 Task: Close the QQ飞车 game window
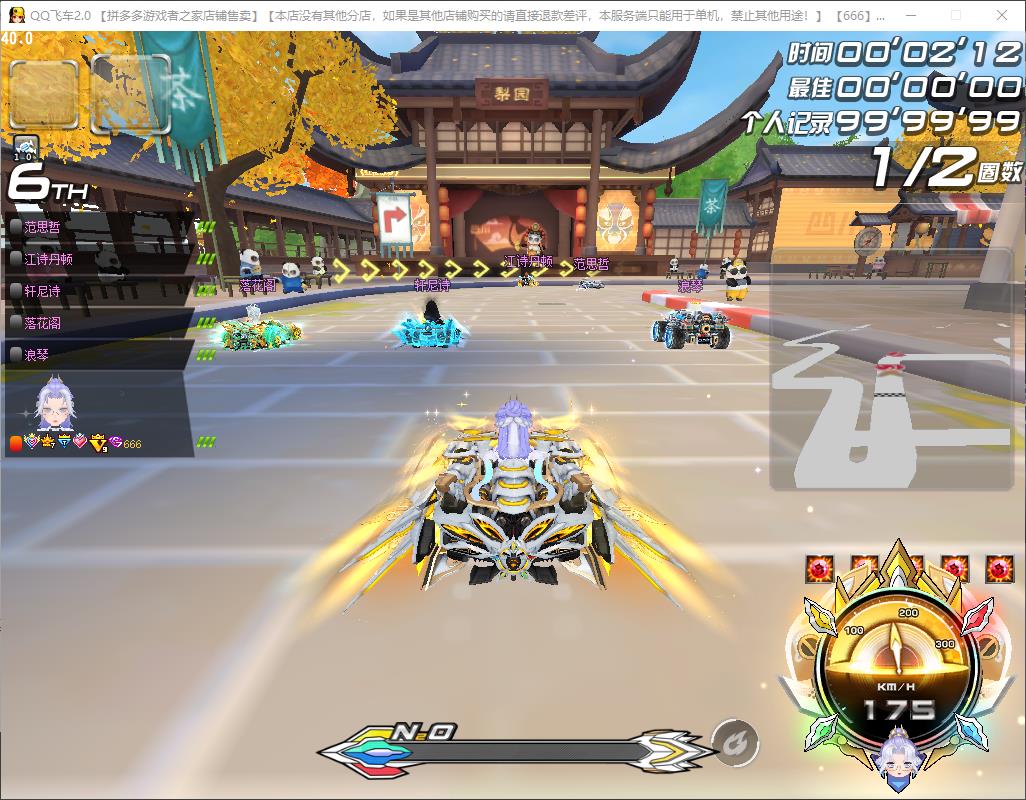click(x=1001, y=16)
